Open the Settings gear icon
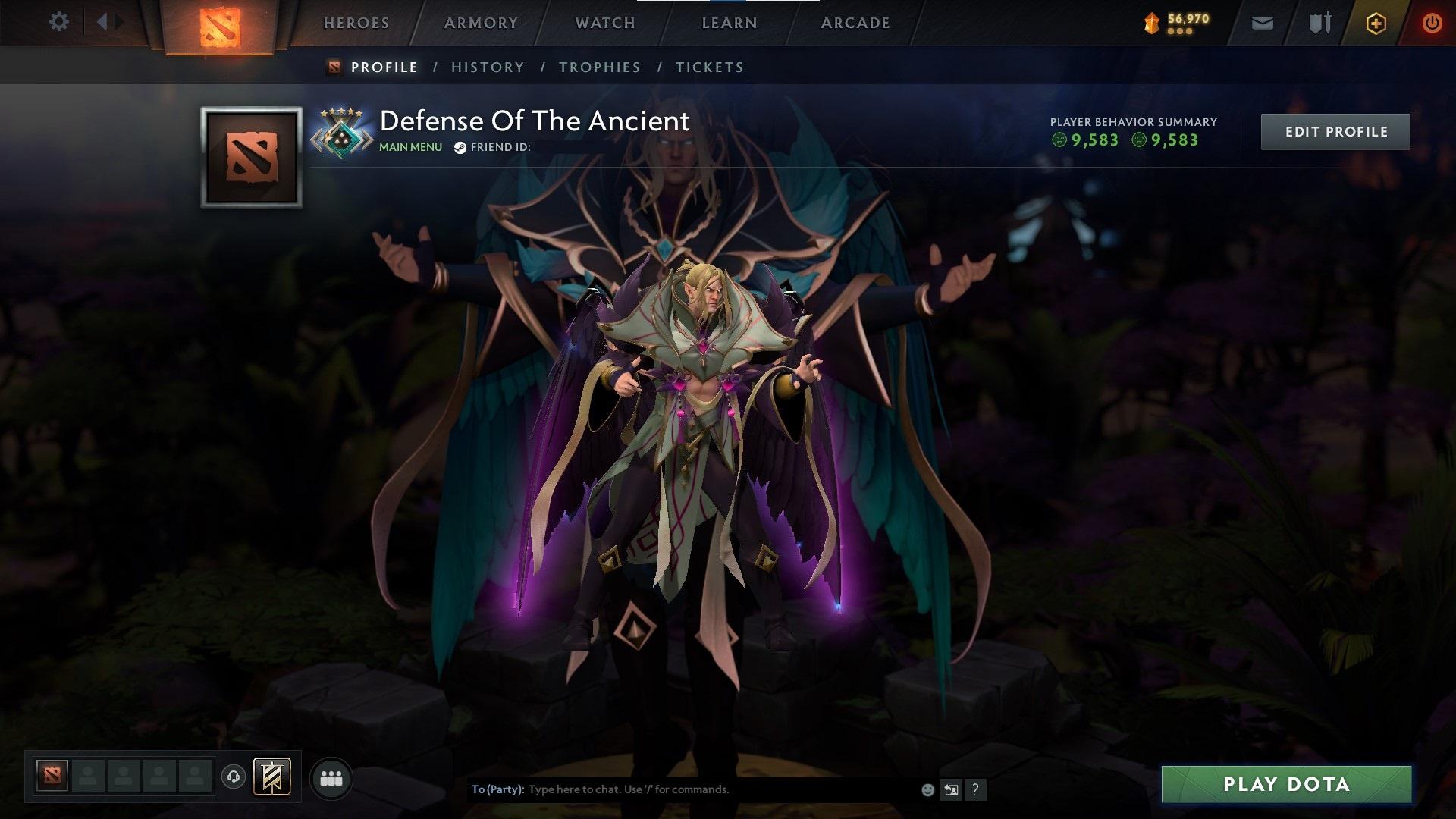The image size is (1456, 819). 59,22
